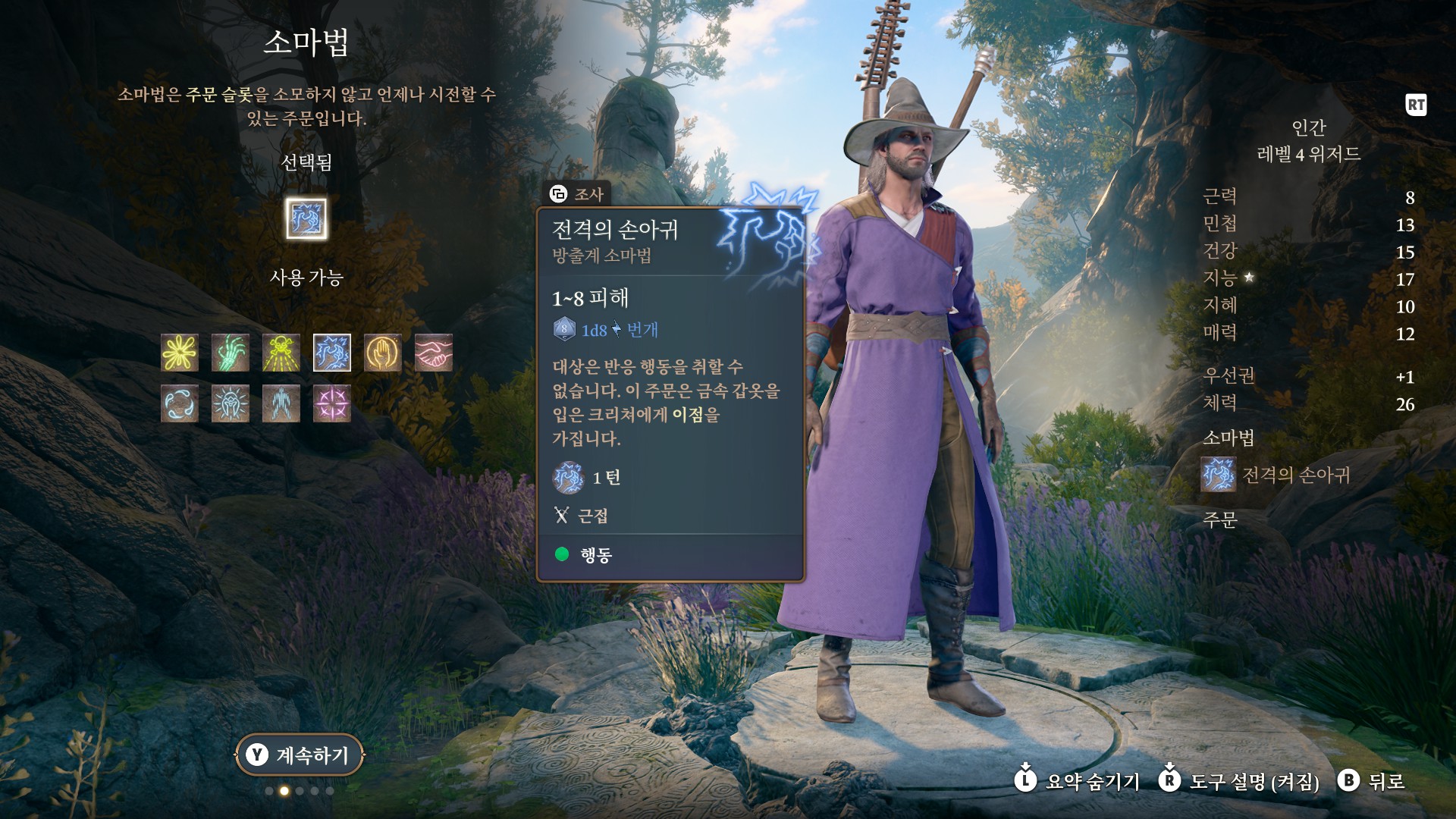Viewport: 1456px width, 819px height.
Task: Remove the chosen cantrip from the selected slot
Action: tap(306, 219)
